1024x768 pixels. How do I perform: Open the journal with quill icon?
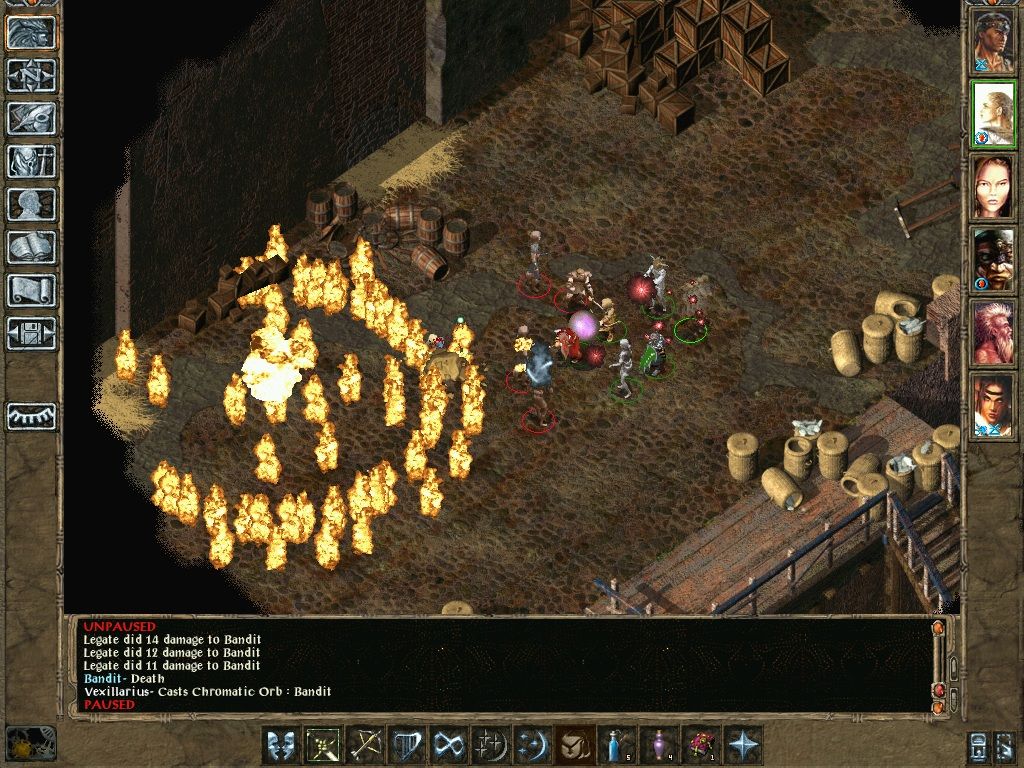click(x=31, y=117)
